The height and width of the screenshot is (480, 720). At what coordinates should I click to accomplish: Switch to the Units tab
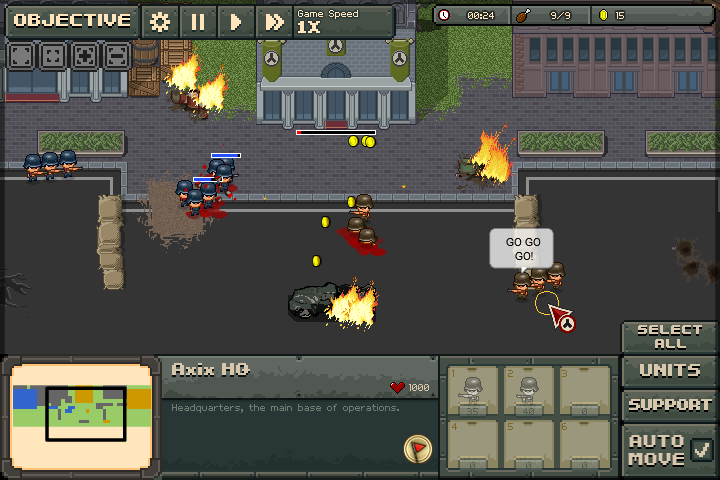669,370
